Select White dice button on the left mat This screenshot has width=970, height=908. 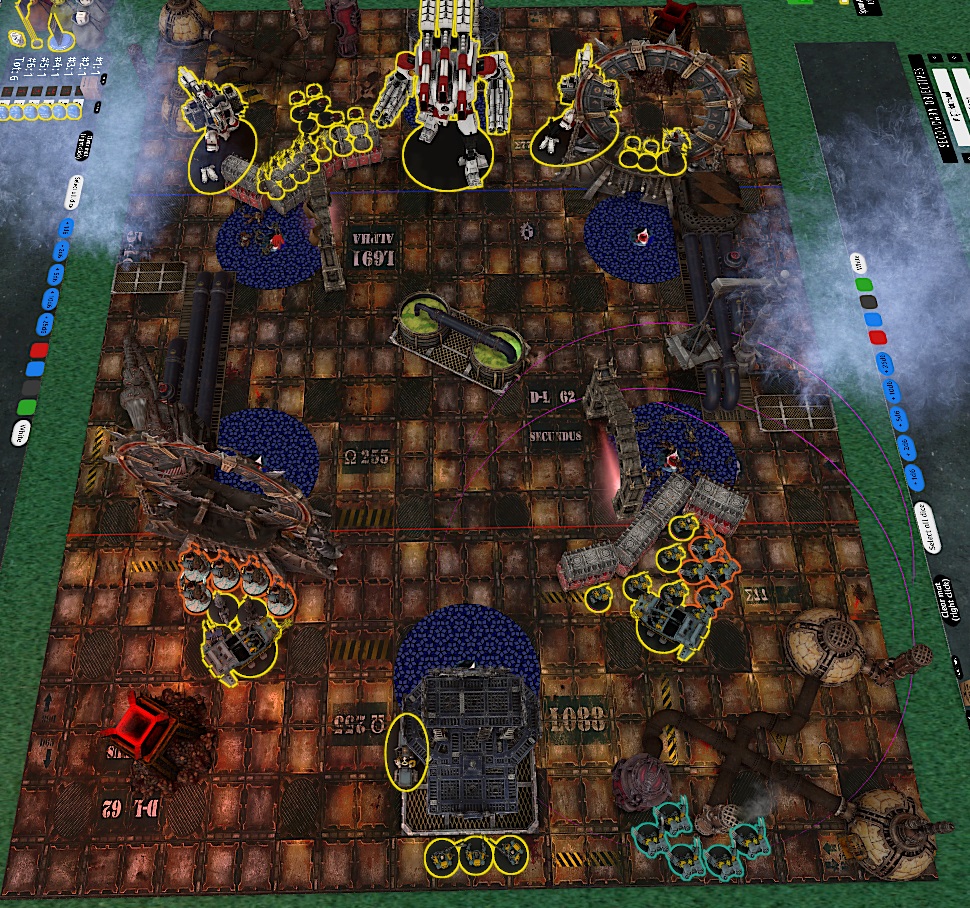click(x=20, y=434)
